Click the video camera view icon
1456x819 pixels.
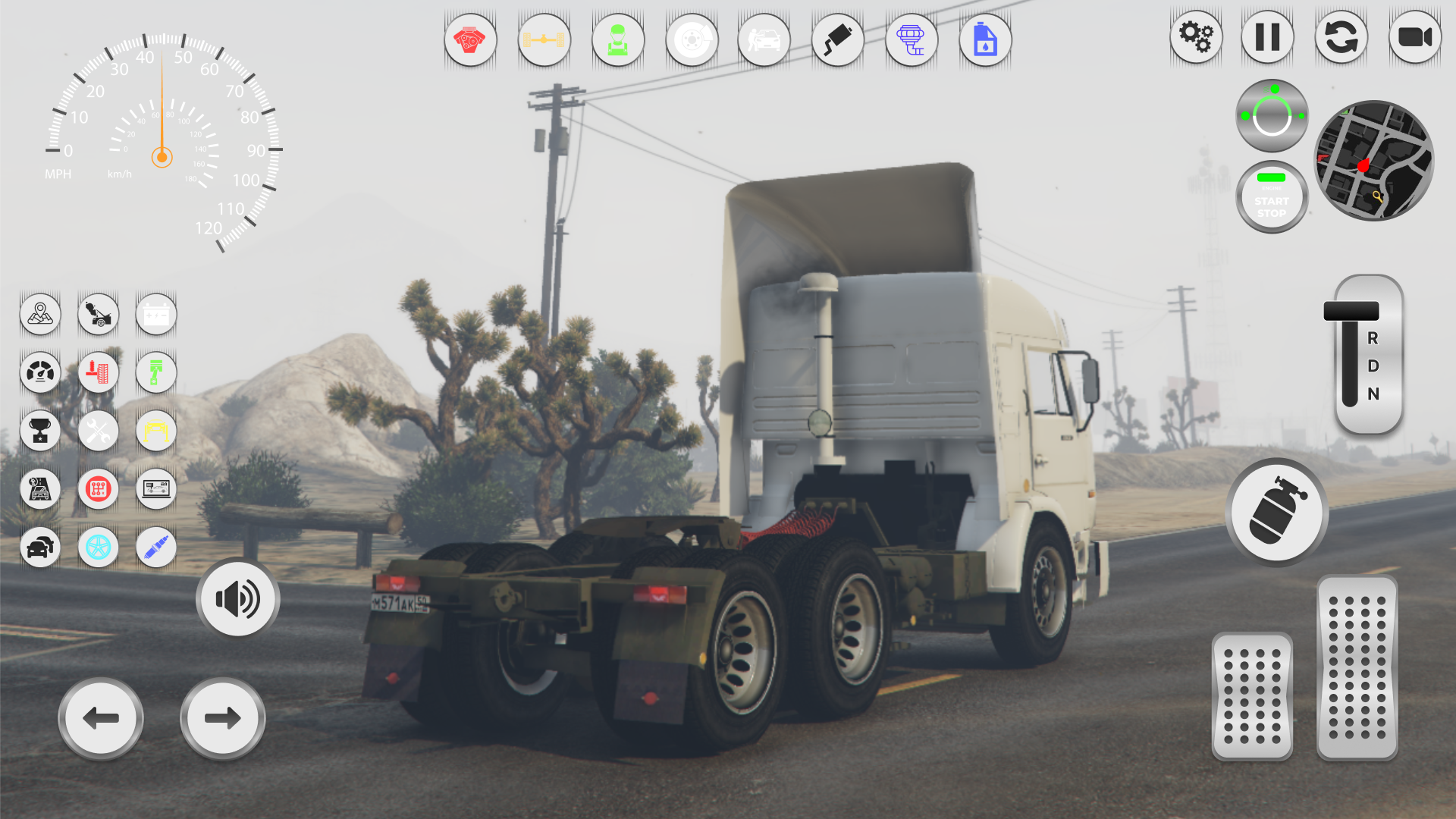coord(1414,36)
